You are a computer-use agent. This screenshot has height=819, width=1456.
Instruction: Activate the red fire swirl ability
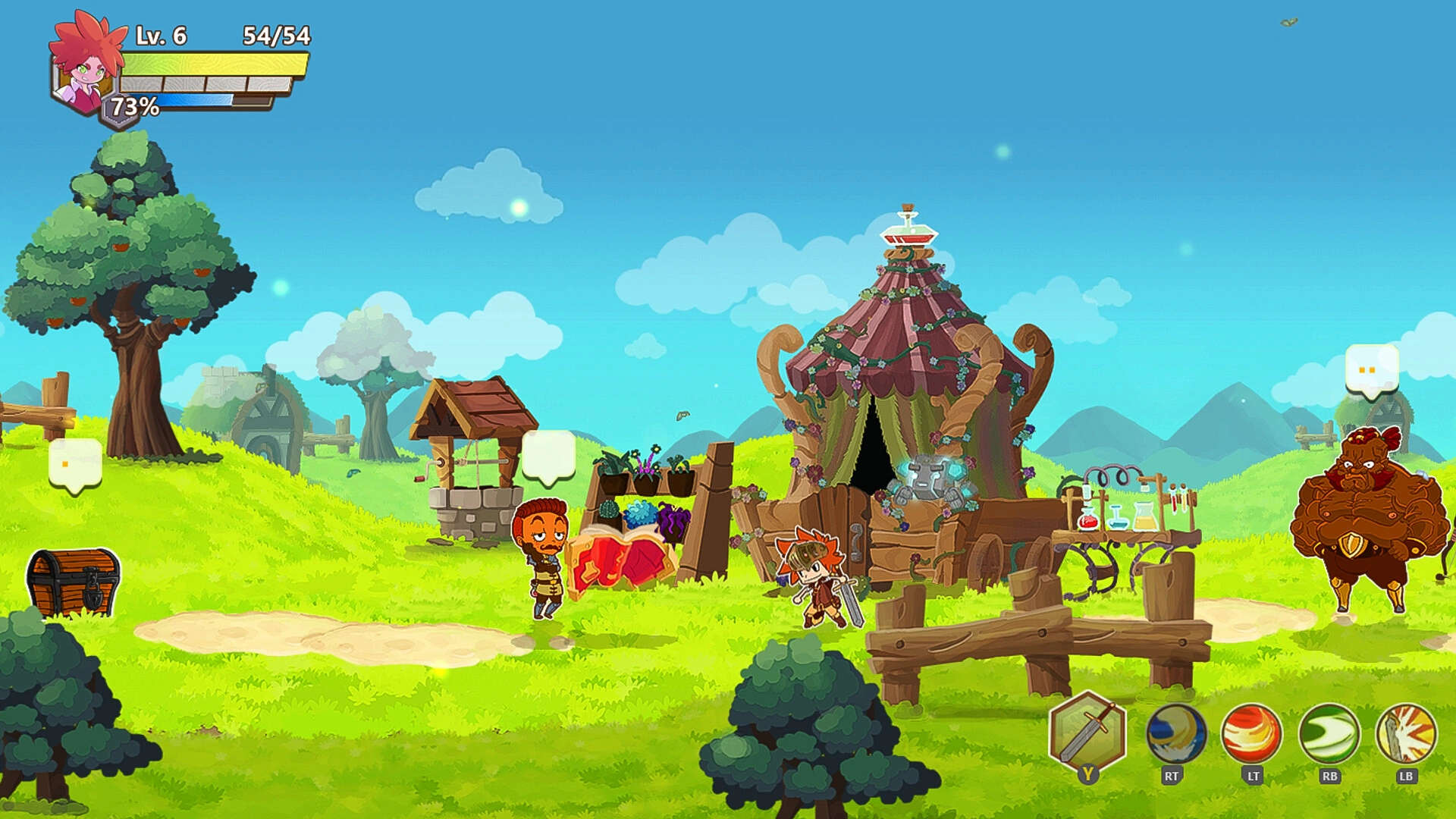pyautogui.click(x=1251, y=733)
